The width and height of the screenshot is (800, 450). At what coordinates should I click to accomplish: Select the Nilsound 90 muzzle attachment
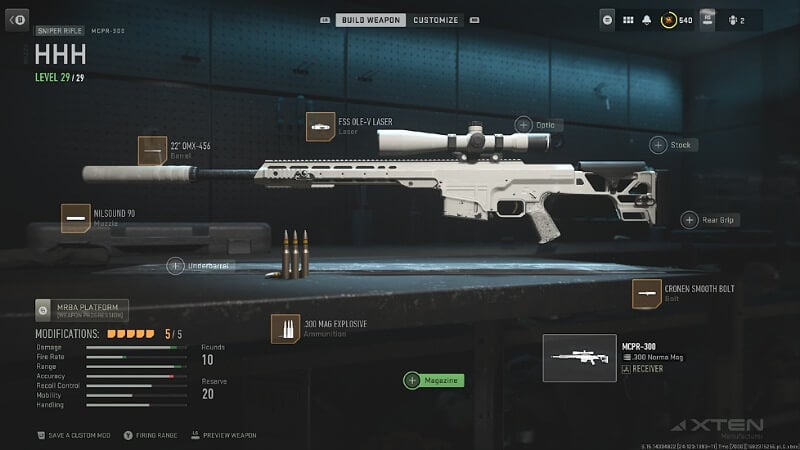point(75,218)
